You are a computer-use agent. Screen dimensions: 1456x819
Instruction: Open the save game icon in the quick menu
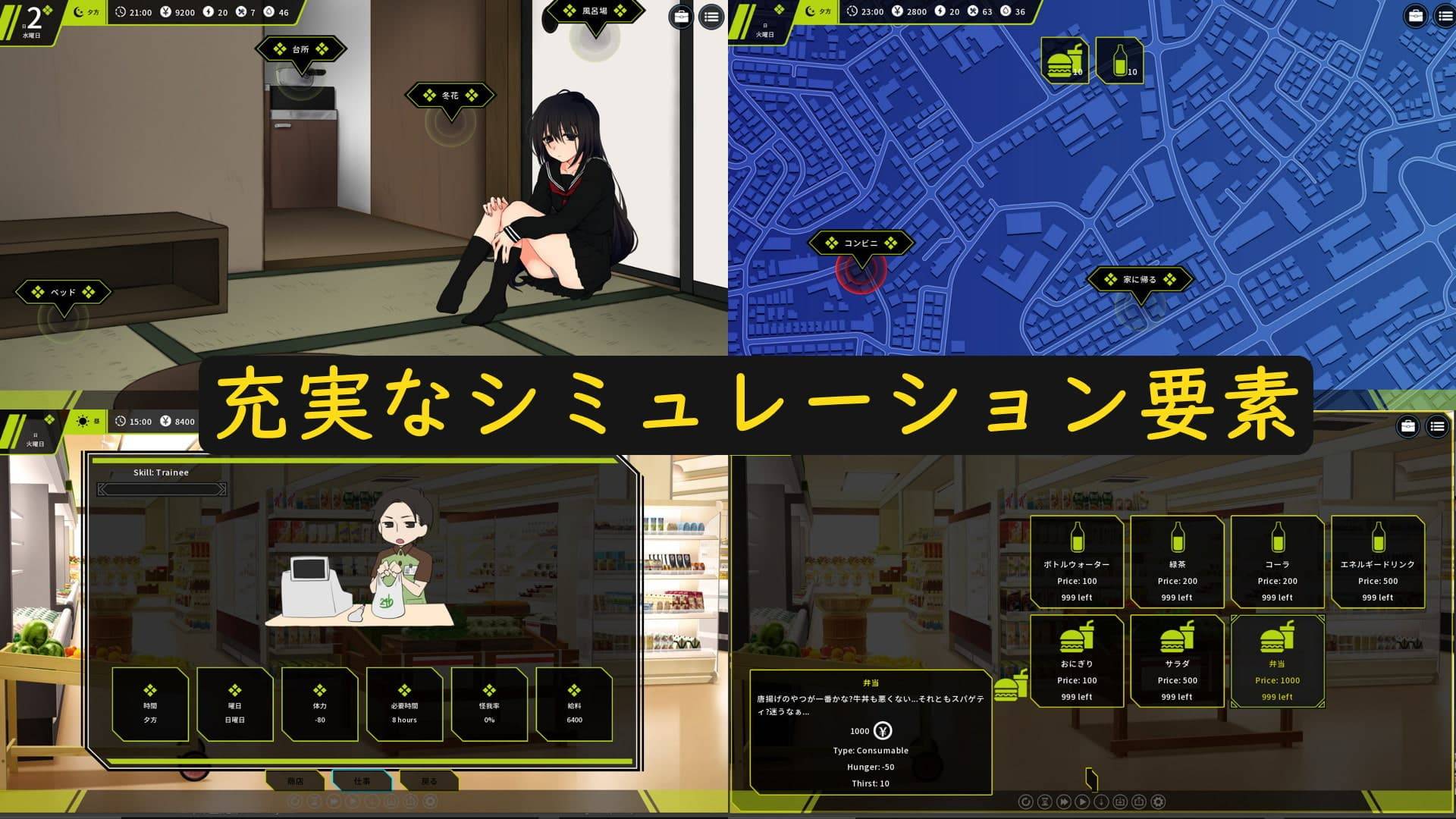[x=1121, y=801]
